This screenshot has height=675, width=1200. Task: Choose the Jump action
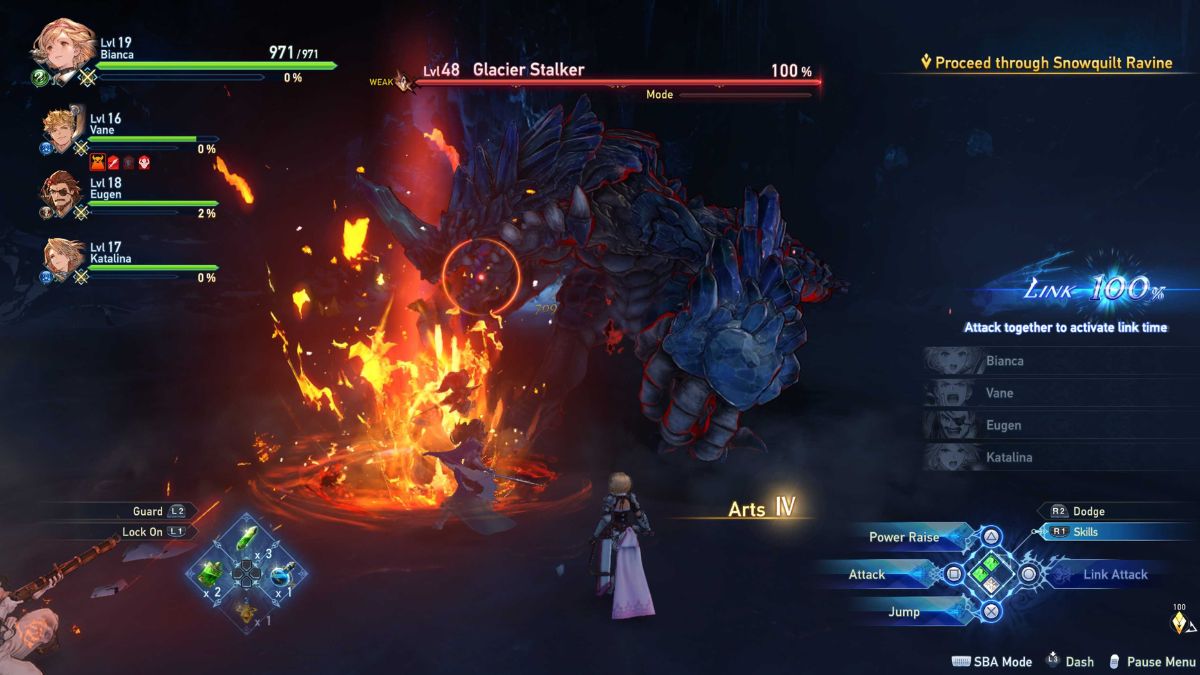[903, 612]
